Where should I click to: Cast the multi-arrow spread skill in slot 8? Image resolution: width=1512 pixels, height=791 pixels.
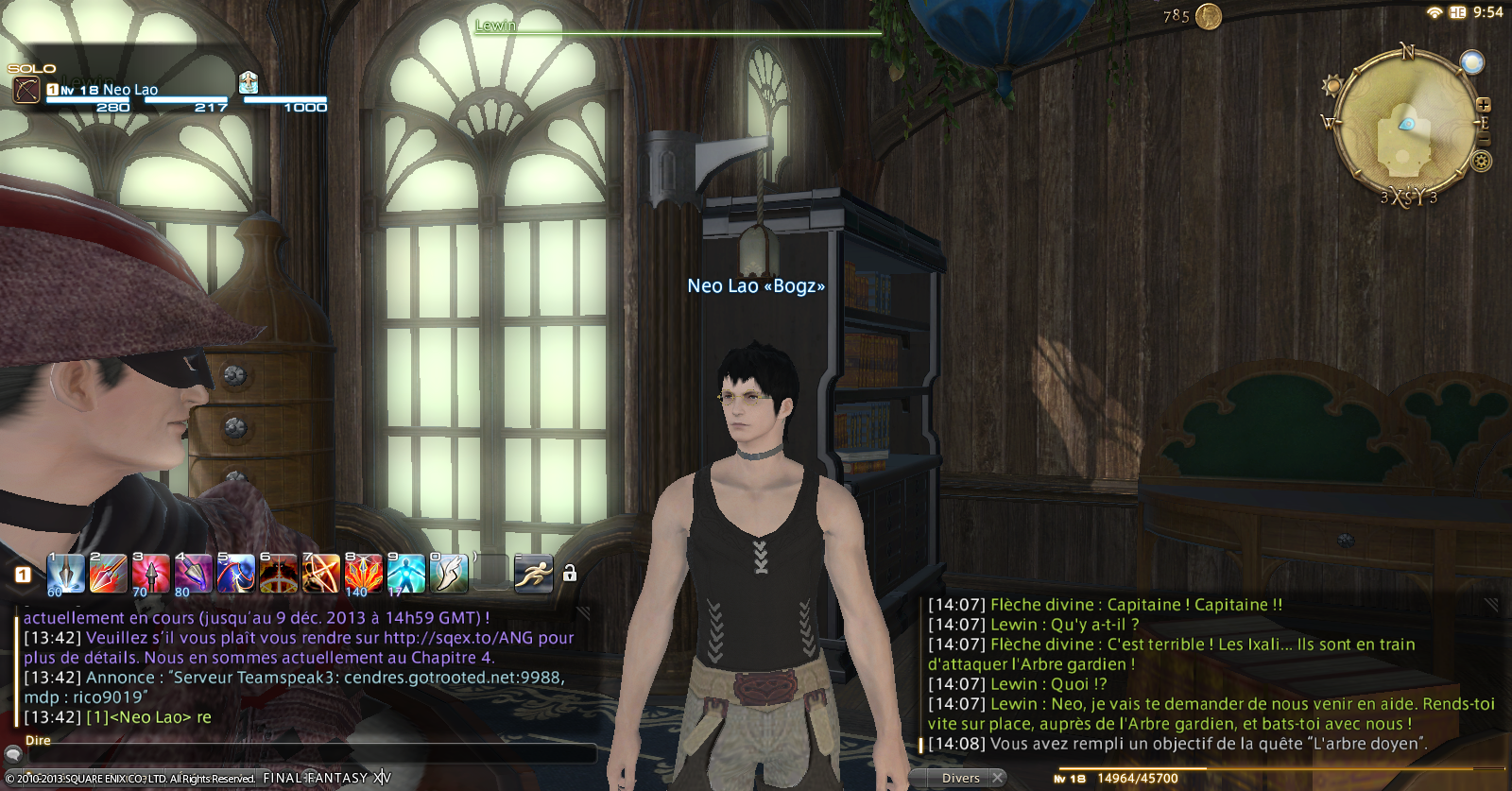click(363, 575)
